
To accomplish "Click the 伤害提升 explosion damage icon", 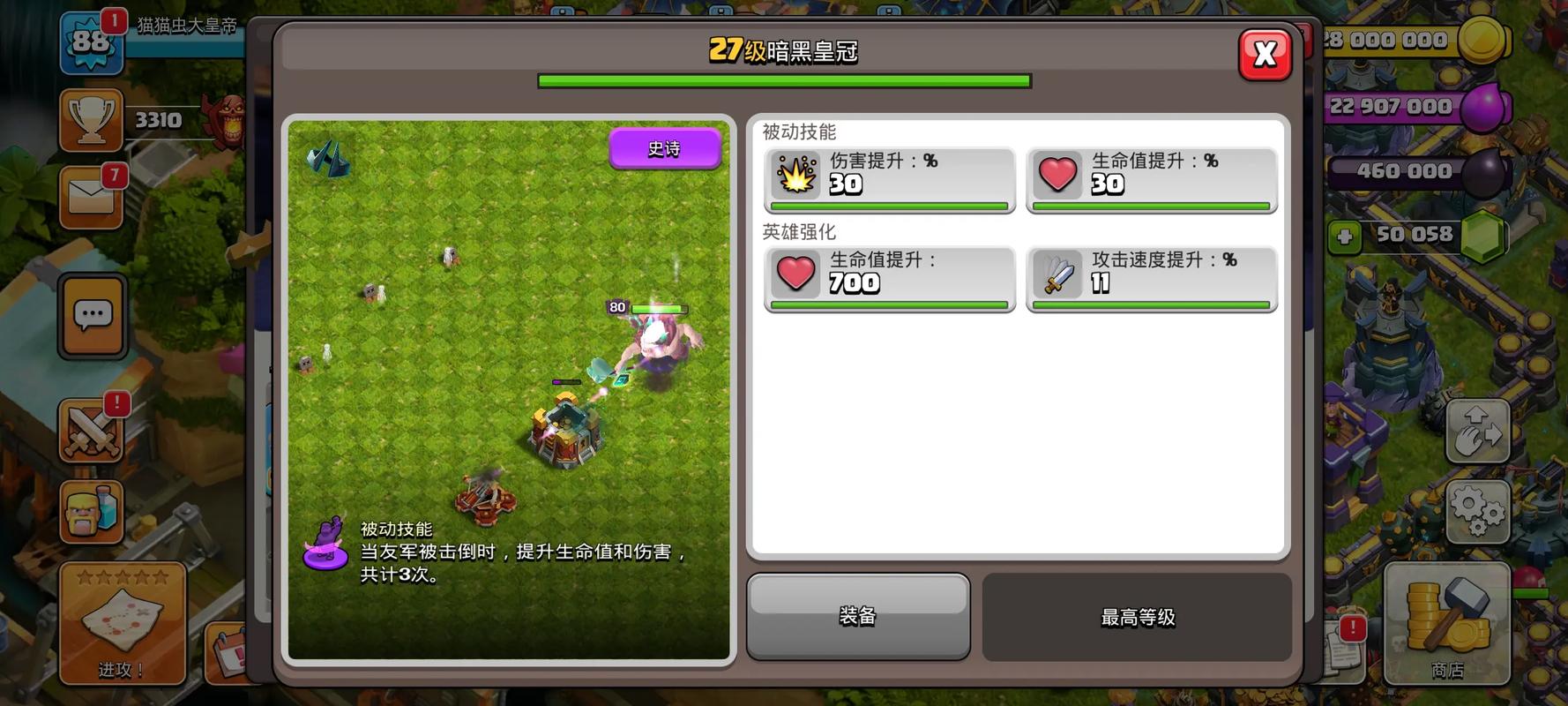I will [x=795, y=176].
